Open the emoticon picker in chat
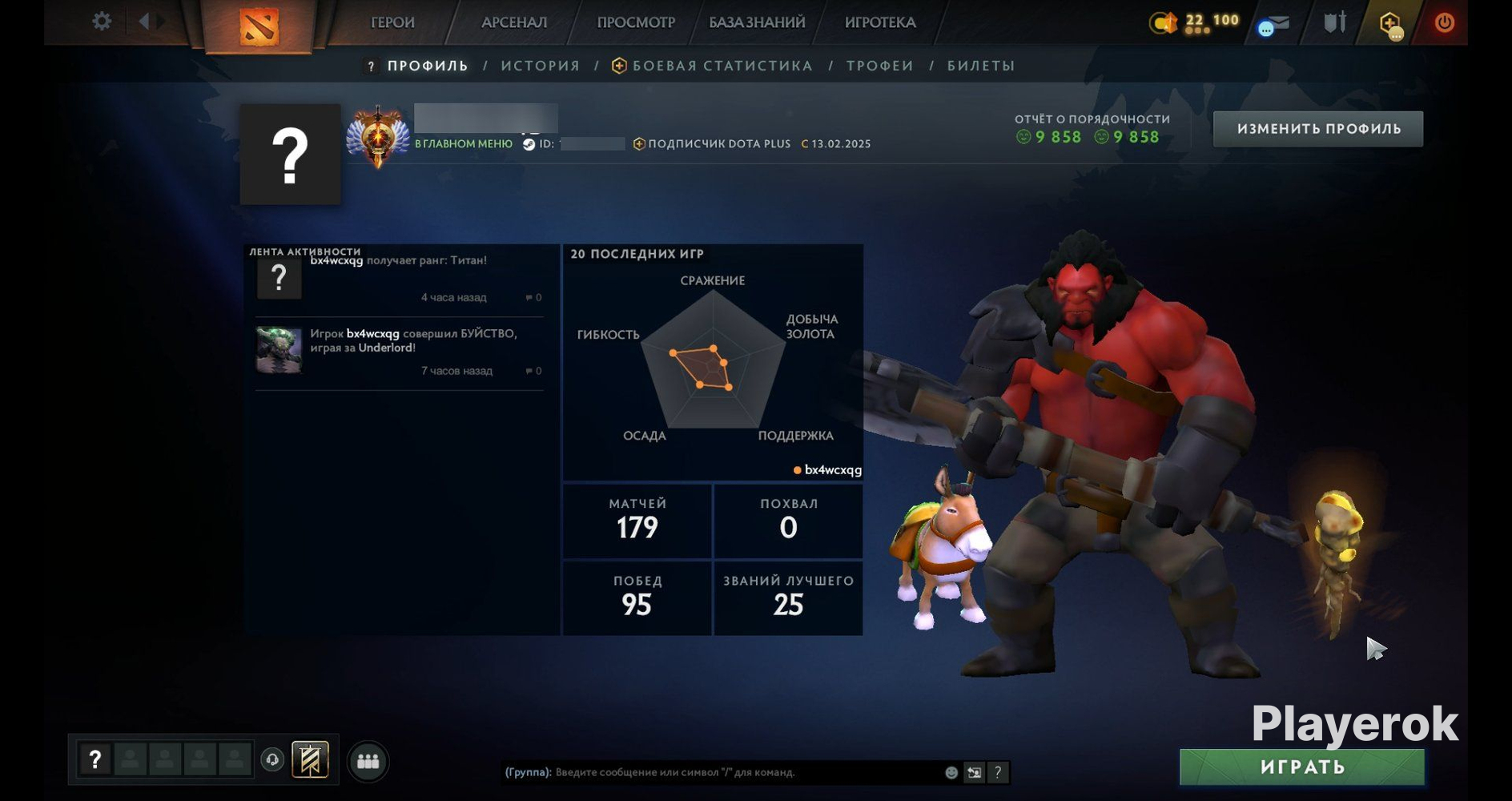 coord(951,772)
